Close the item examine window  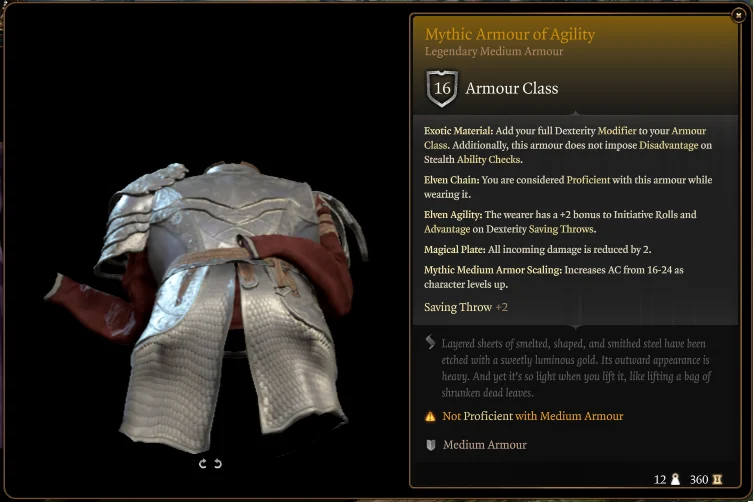[738, 15]
